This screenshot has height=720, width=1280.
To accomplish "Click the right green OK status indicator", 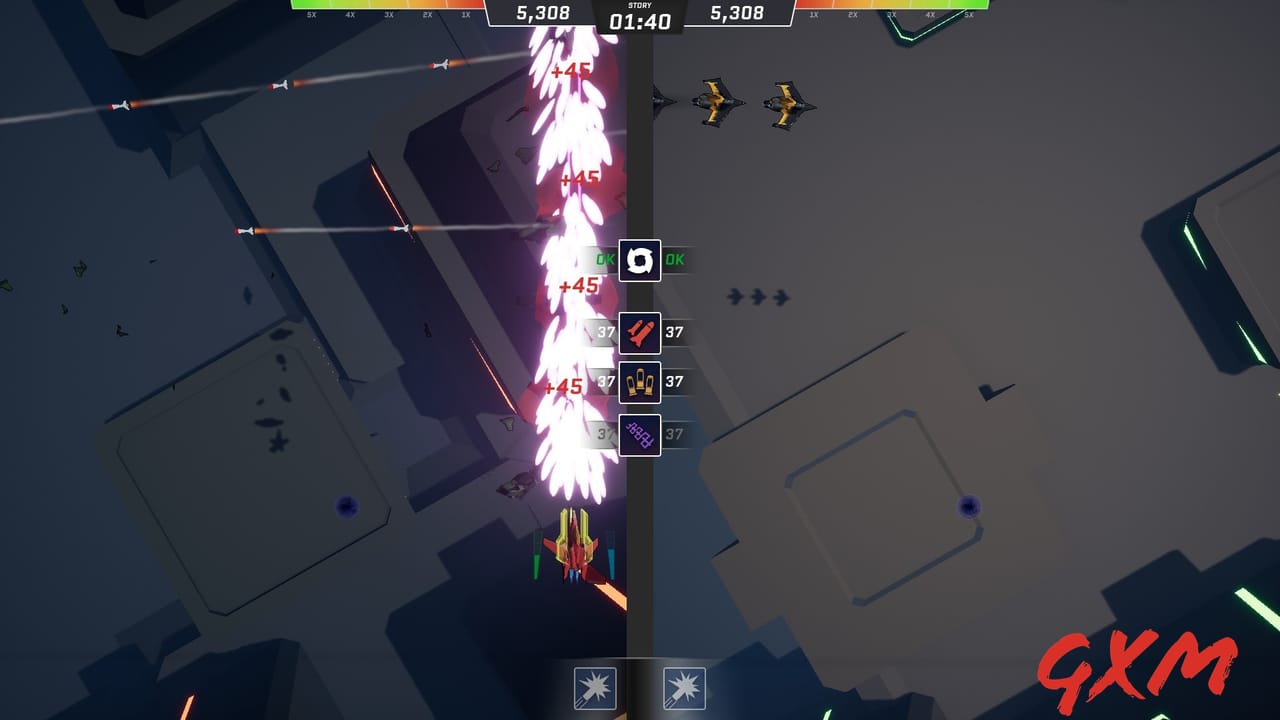I will point(676,260).
